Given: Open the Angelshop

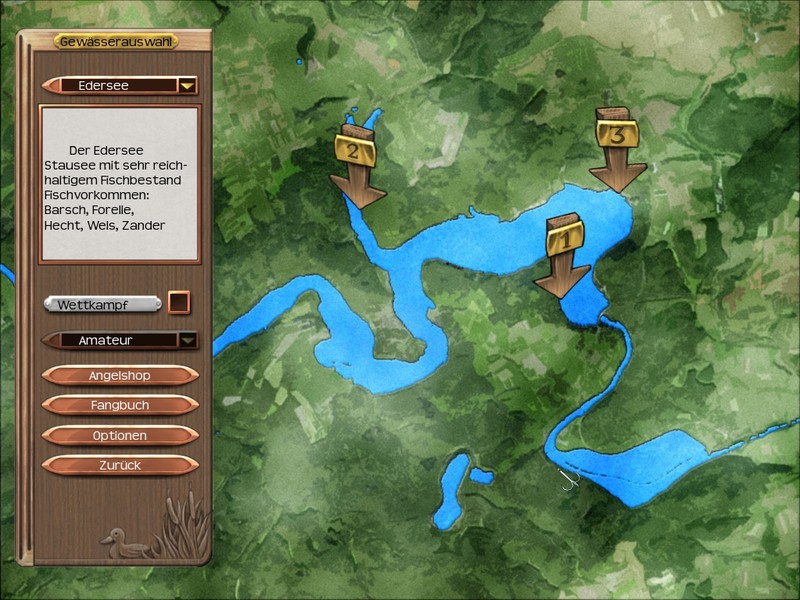Looking at the screenshot, I should coord(119,375).
